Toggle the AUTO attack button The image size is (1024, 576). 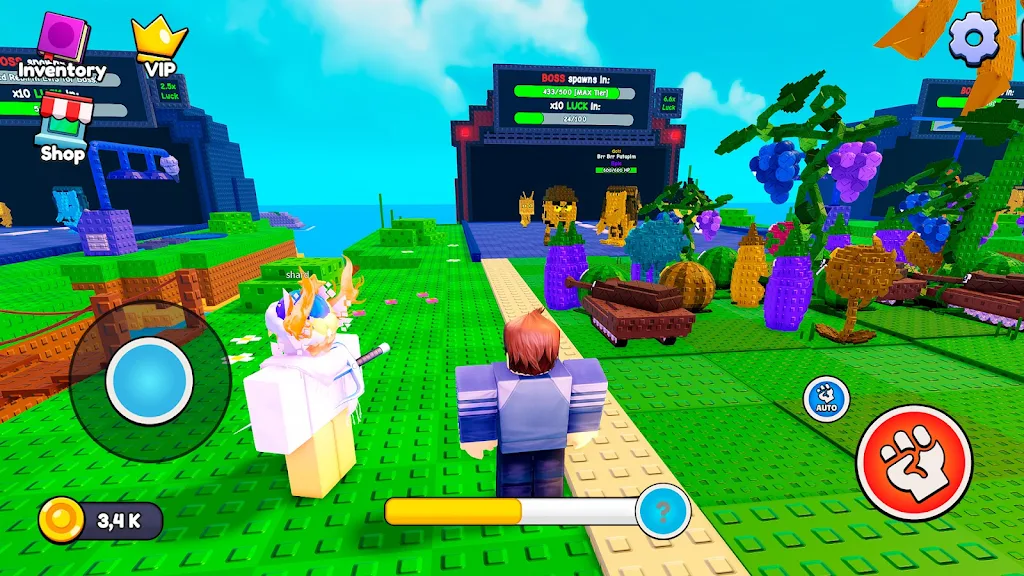[x=825, y=398]
